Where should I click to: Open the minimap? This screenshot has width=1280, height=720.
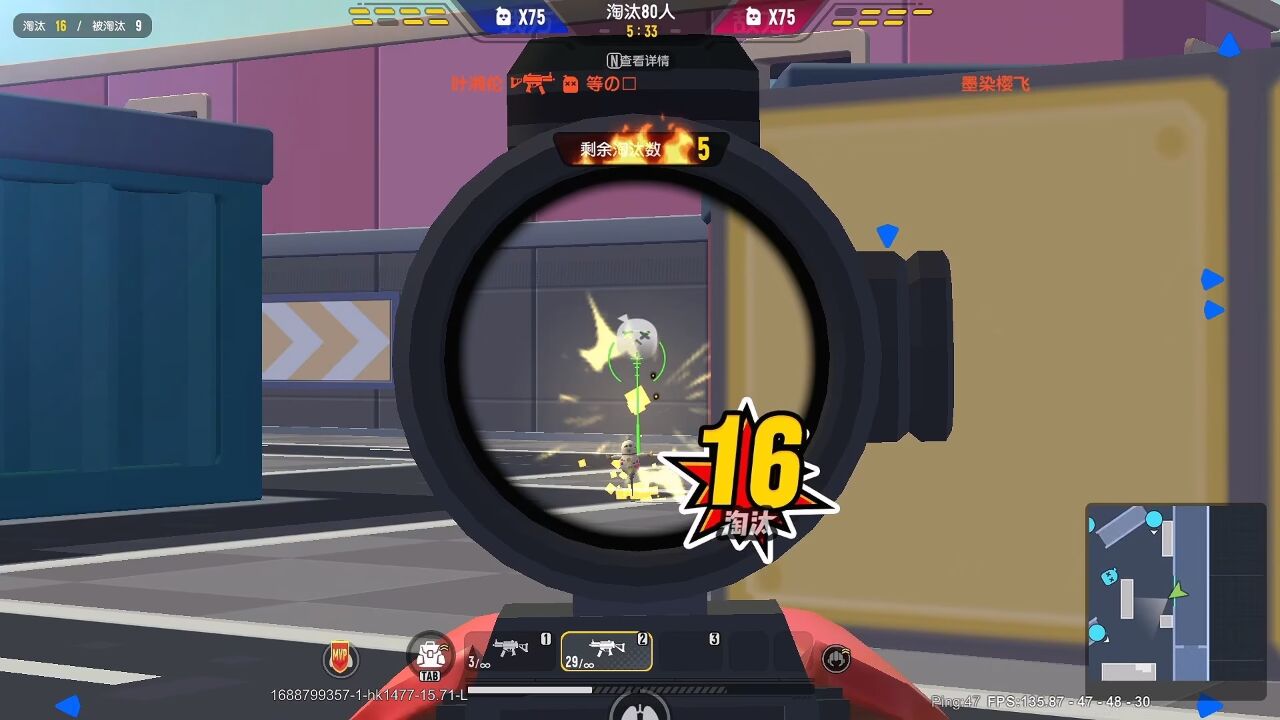coord(1175,591)
